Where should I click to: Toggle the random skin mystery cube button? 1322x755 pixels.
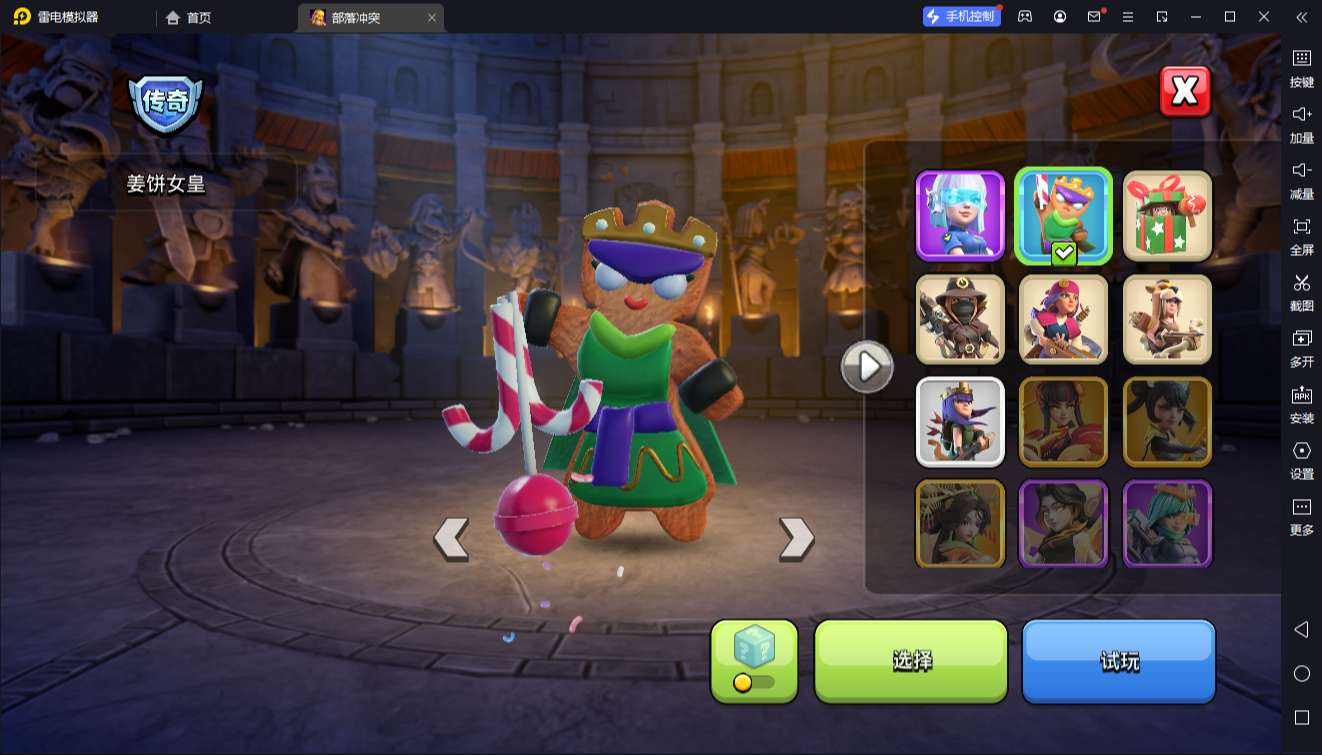tap(754, 660)
